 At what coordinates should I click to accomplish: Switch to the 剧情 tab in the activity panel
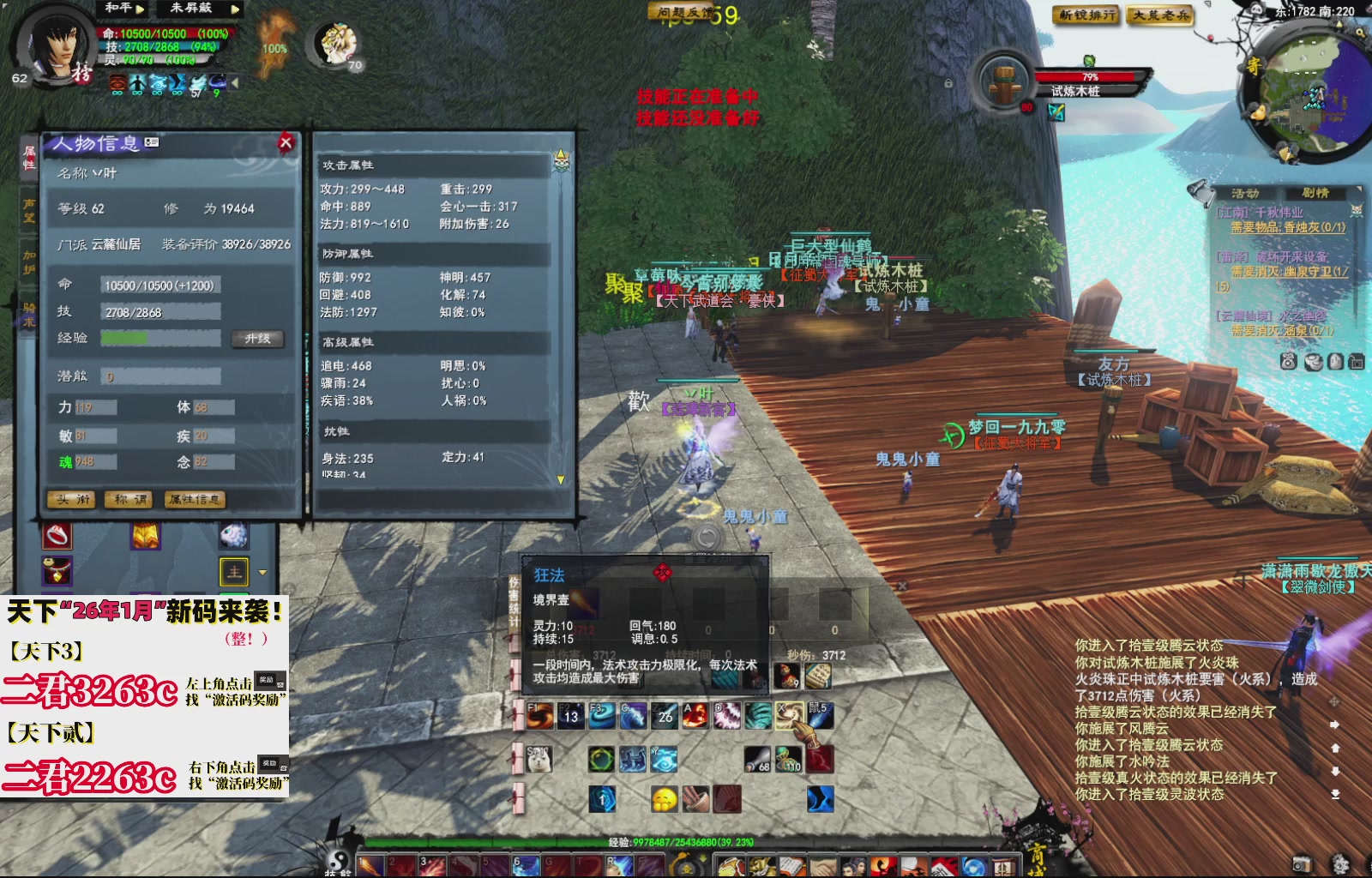tap(1316, 194)
